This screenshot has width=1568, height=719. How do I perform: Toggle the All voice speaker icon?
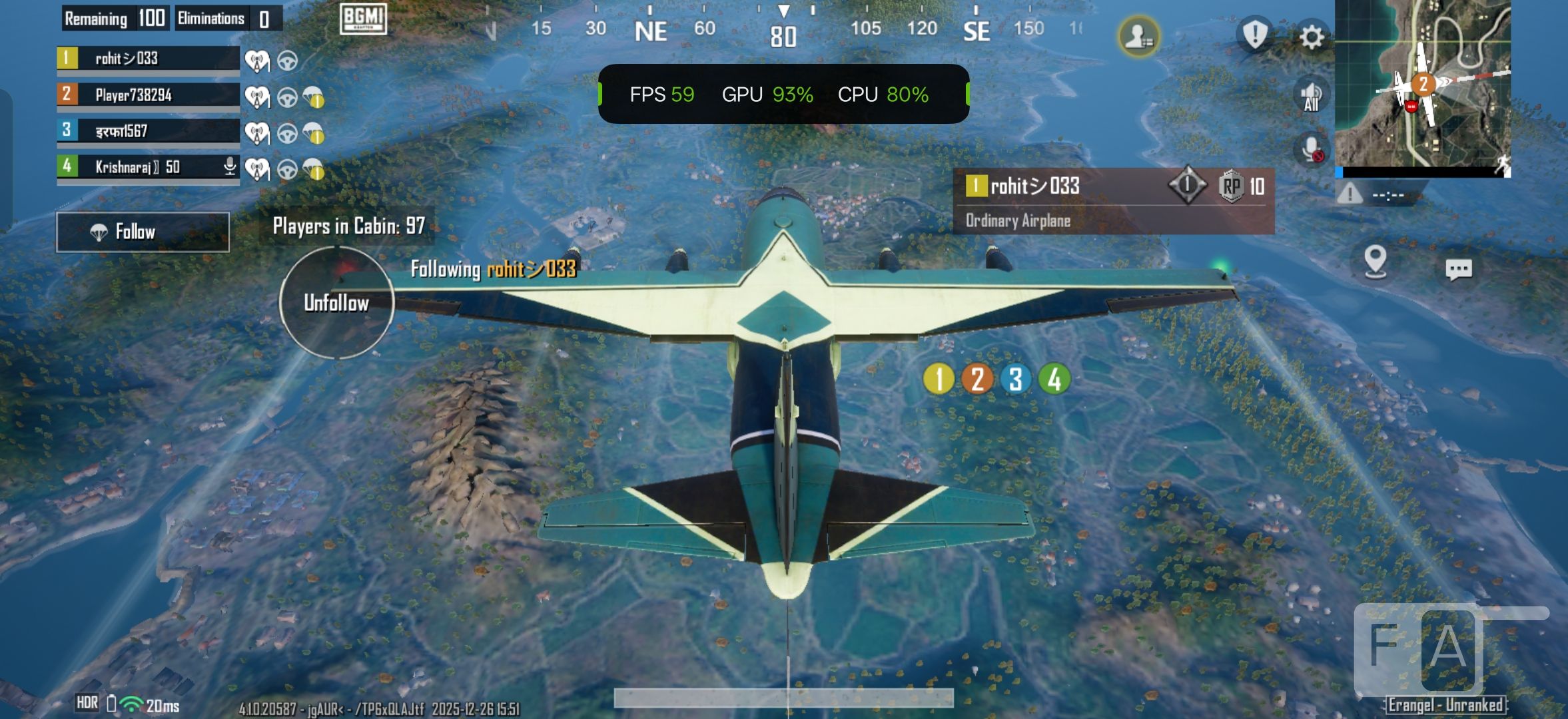(1311, 95)
